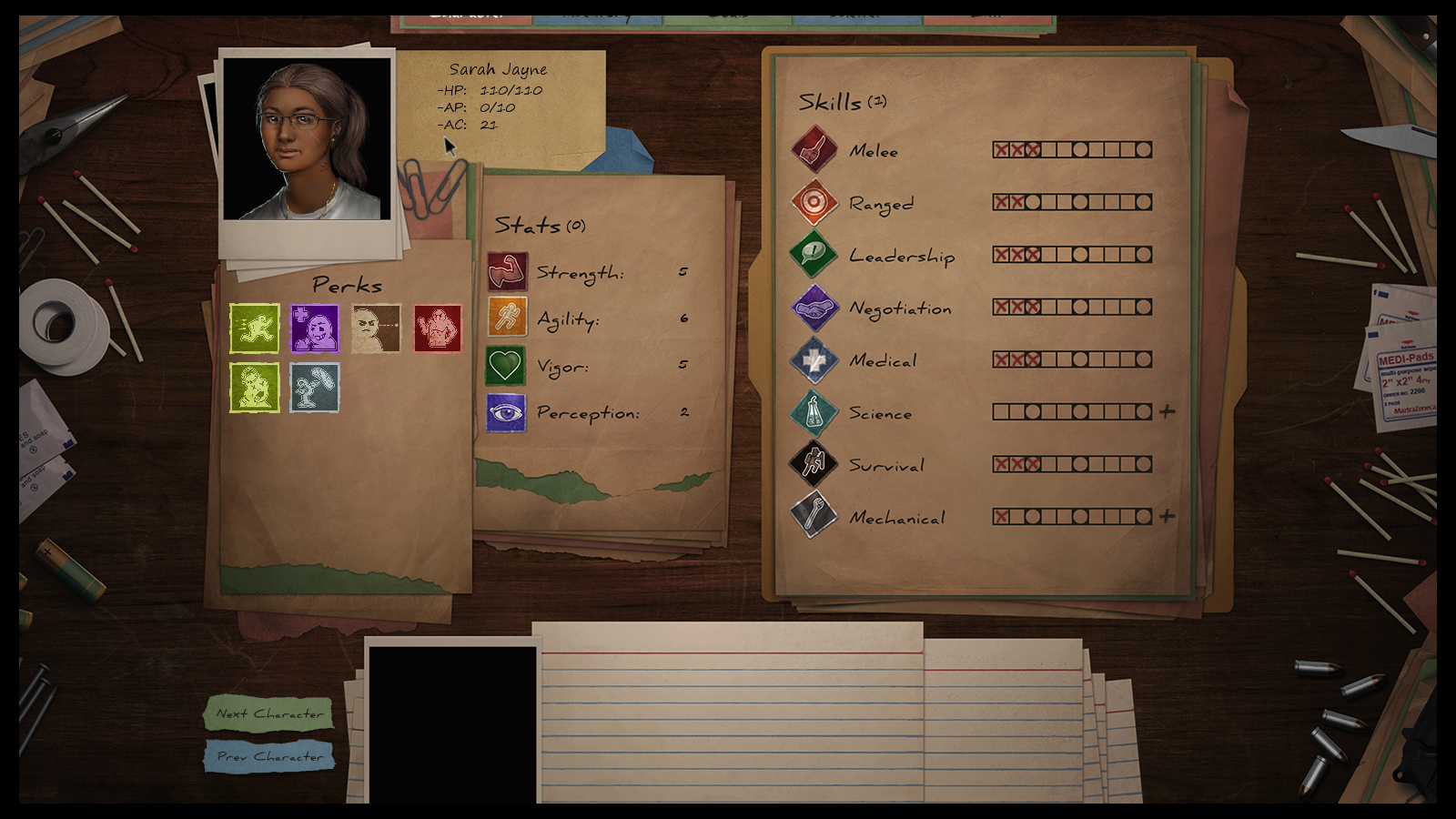Screen dimensions: 1456x819
Task: Select the tan staring face perk
Action: (x=376, y=329)
